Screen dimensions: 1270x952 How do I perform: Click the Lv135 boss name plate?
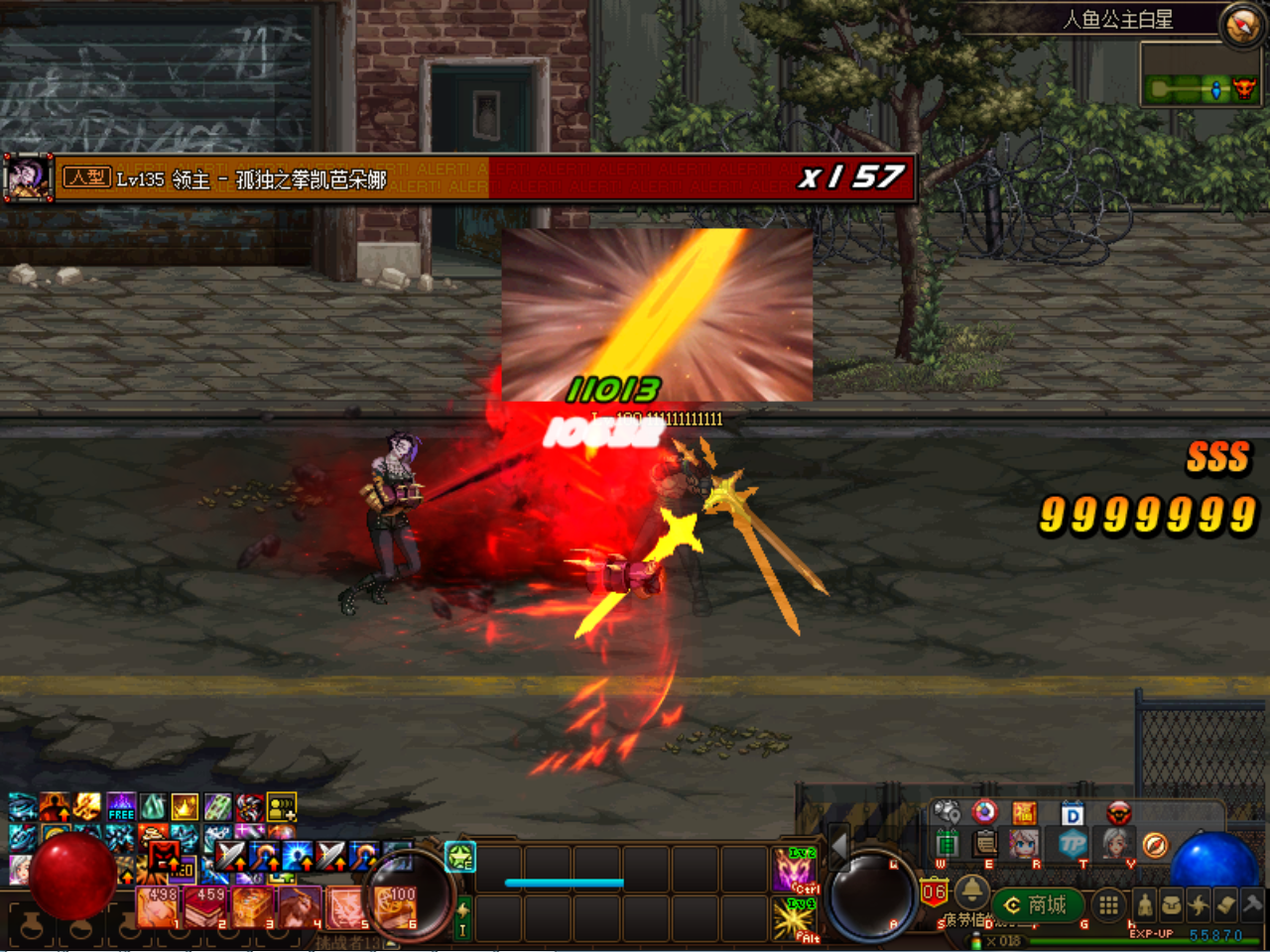[x=238, y=180]
